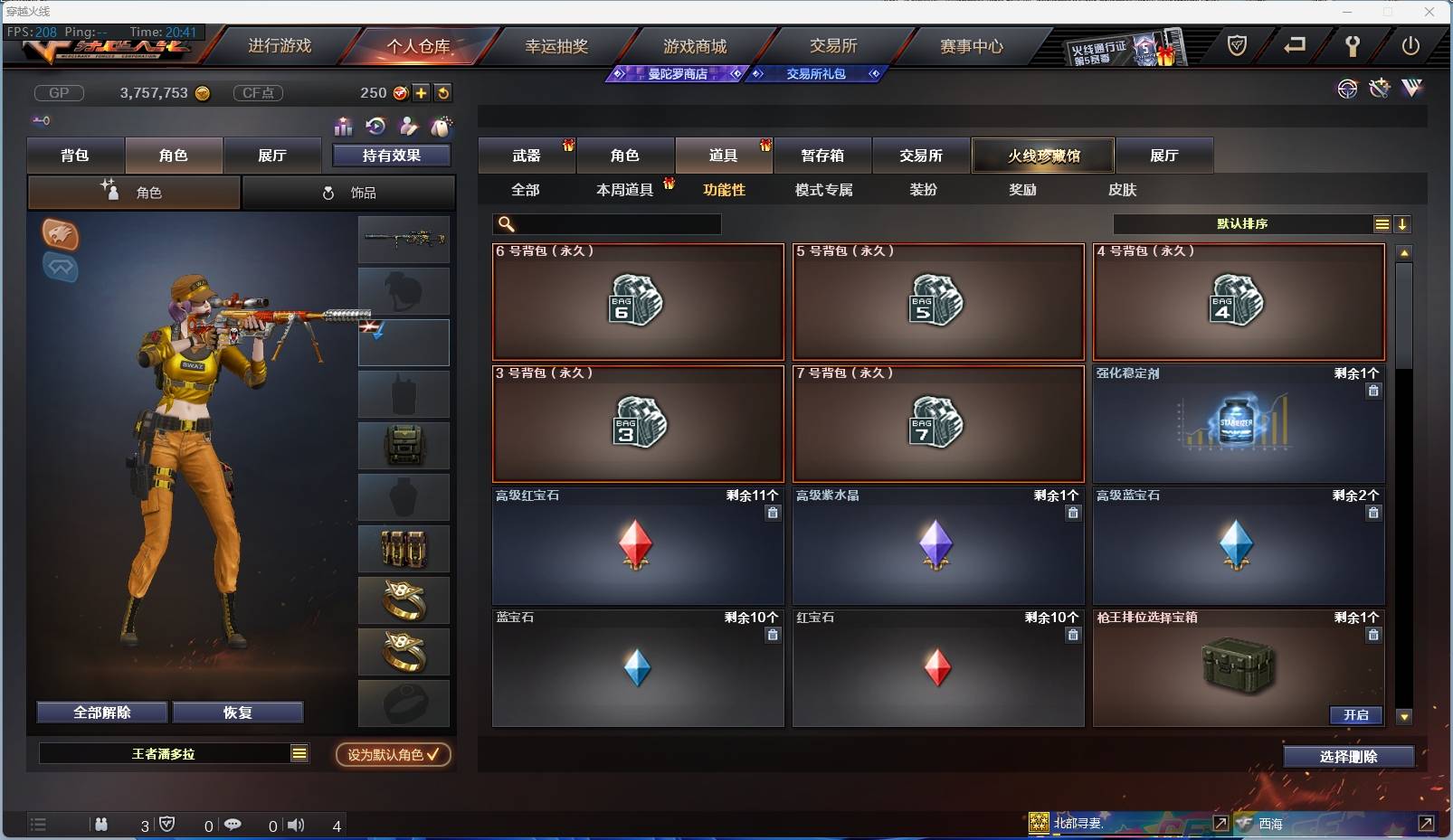The width and height of the screenshot is (1453, 840).
Task: Click the restore history icon above the character
Action: (376, 127)
